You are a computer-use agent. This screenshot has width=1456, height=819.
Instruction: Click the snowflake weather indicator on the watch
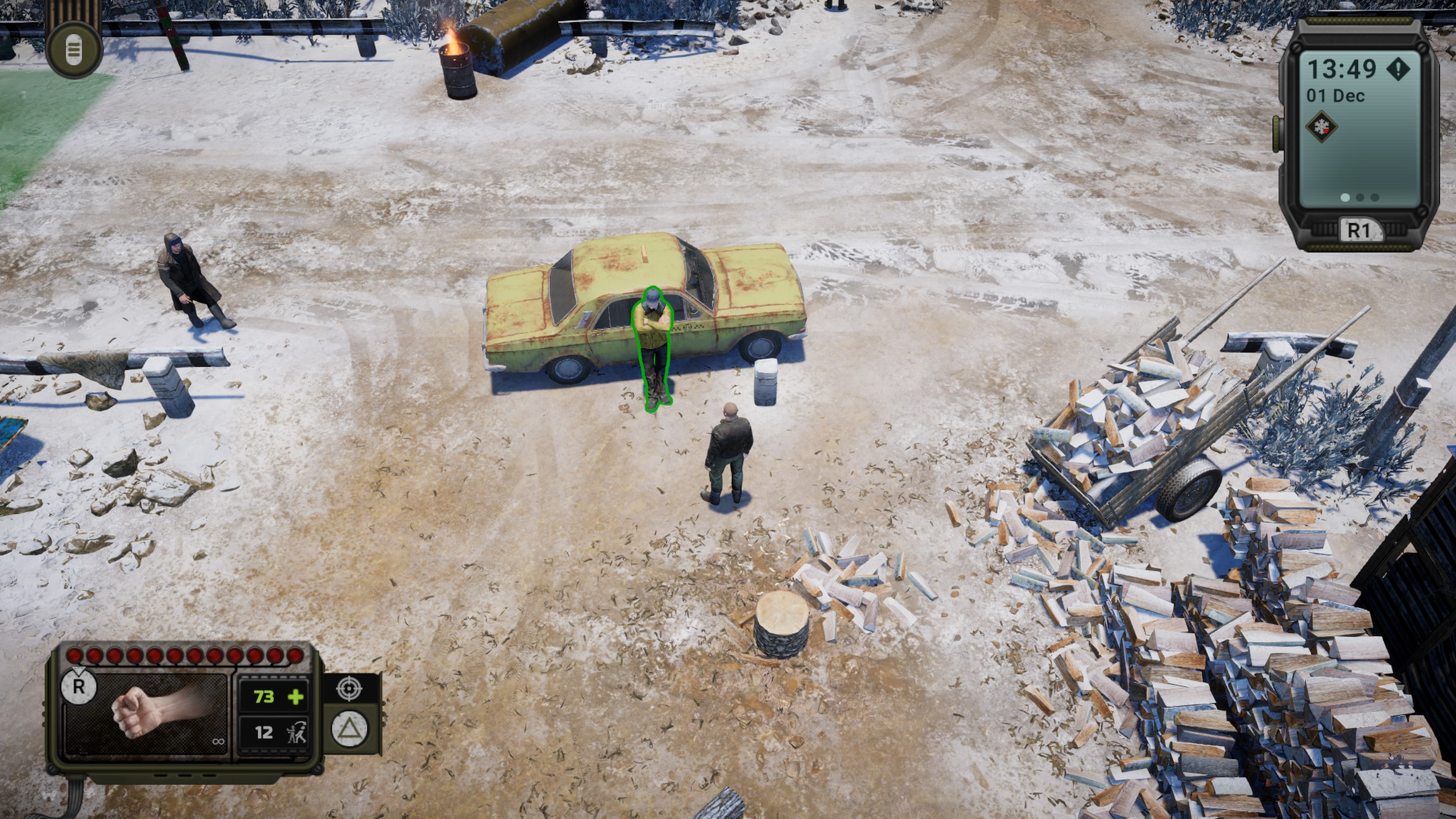(x=1321, y=127)
